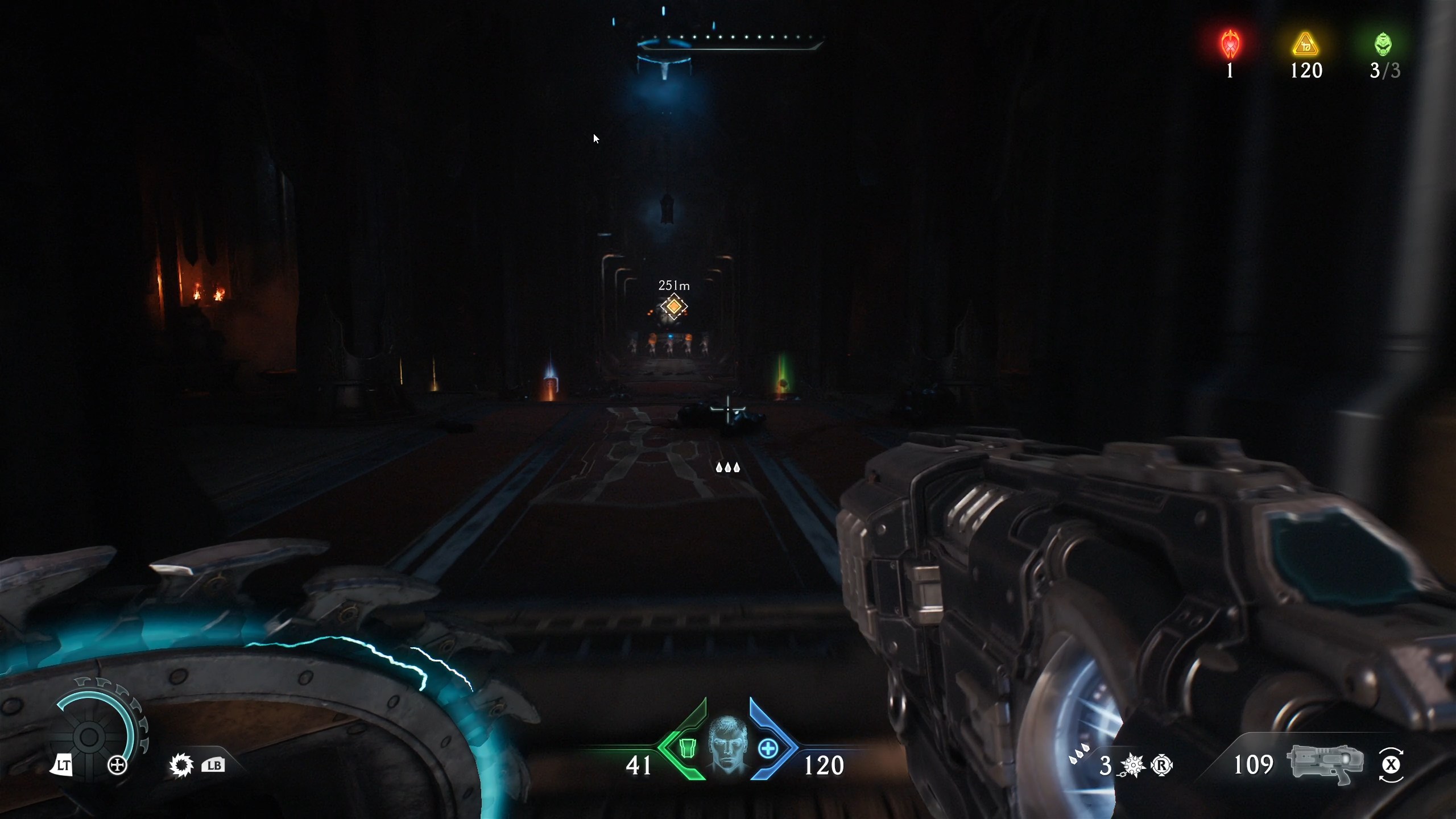Click the flame belch burst icon
1456x819 pixels.
181,765
